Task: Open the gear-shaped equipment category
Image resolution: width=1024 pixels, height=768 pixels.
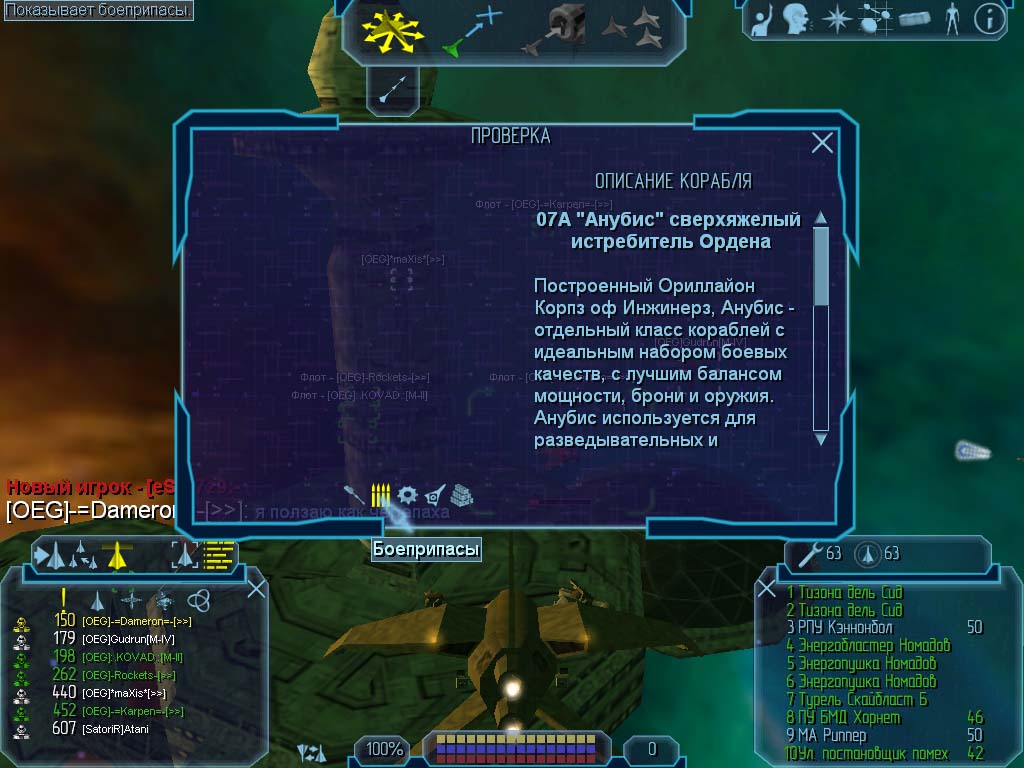Action: (407, 495)
